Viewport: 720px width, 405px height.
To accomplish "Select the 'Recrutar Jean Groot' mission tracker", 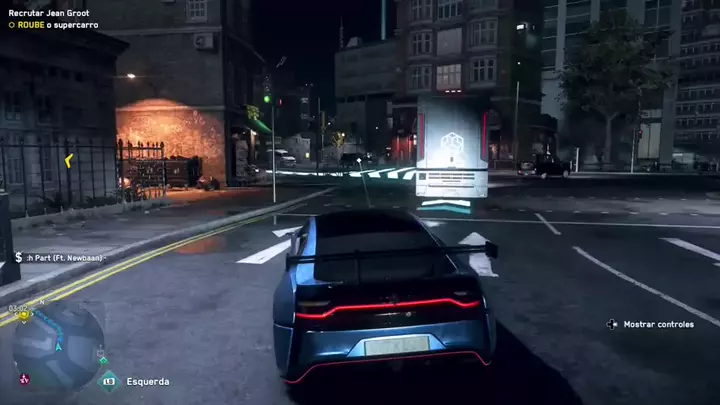I will [49, 9].
